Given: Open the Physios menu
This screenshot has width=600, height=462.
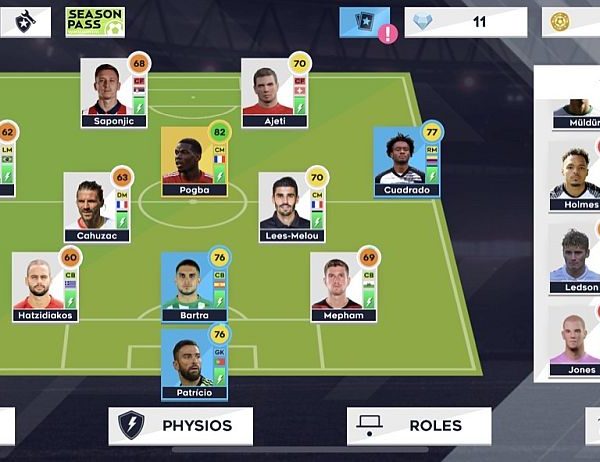Looking at the screenshot, I should pos(180,426).
